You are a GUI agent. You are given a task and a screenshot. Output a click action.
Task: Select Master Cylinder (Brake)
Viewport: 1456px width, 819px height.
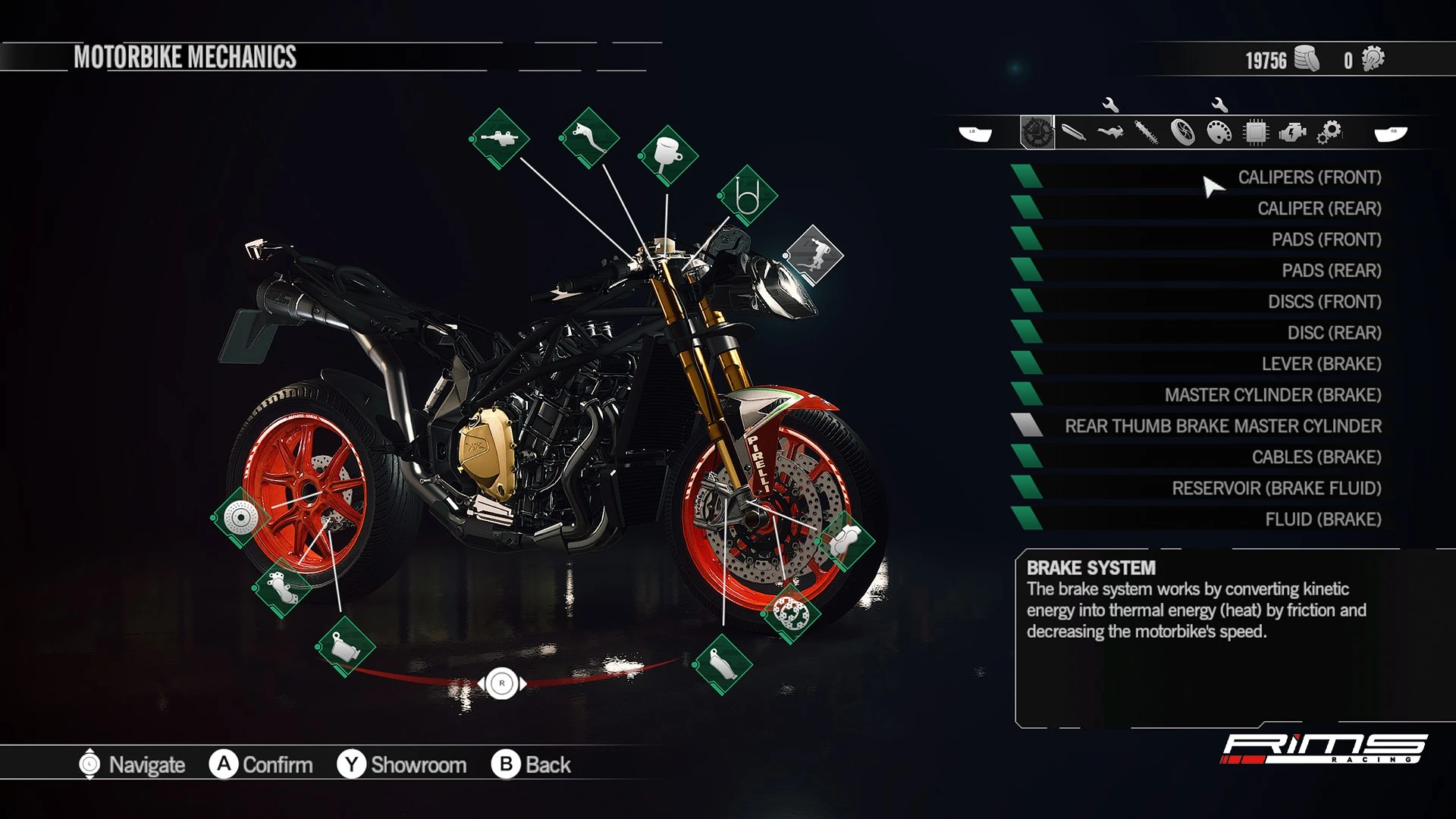coord(1272,395)
